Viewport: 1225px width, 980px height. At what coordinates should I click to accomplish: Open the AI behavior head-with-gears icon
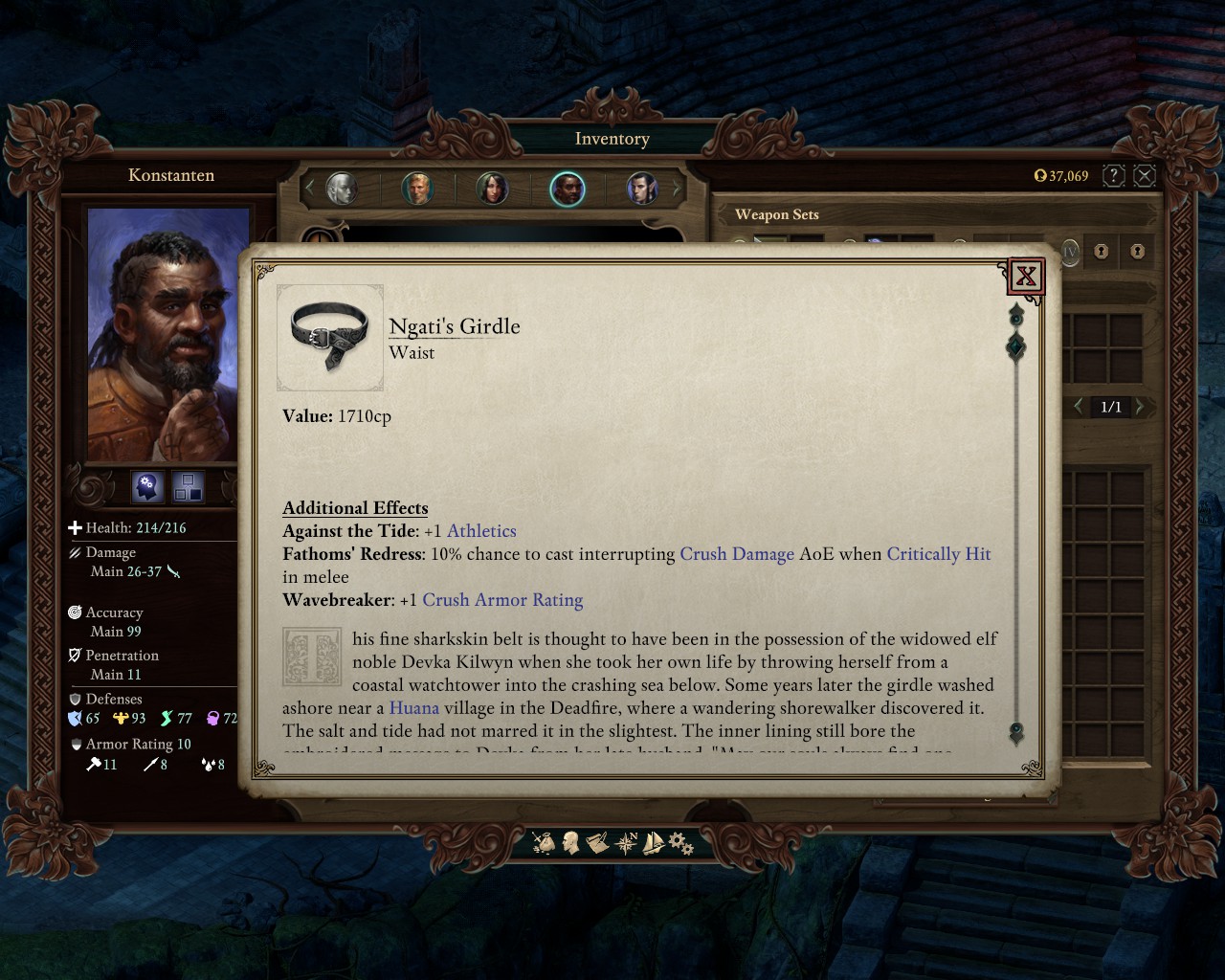pyautogui.click(x=147, y=487)
